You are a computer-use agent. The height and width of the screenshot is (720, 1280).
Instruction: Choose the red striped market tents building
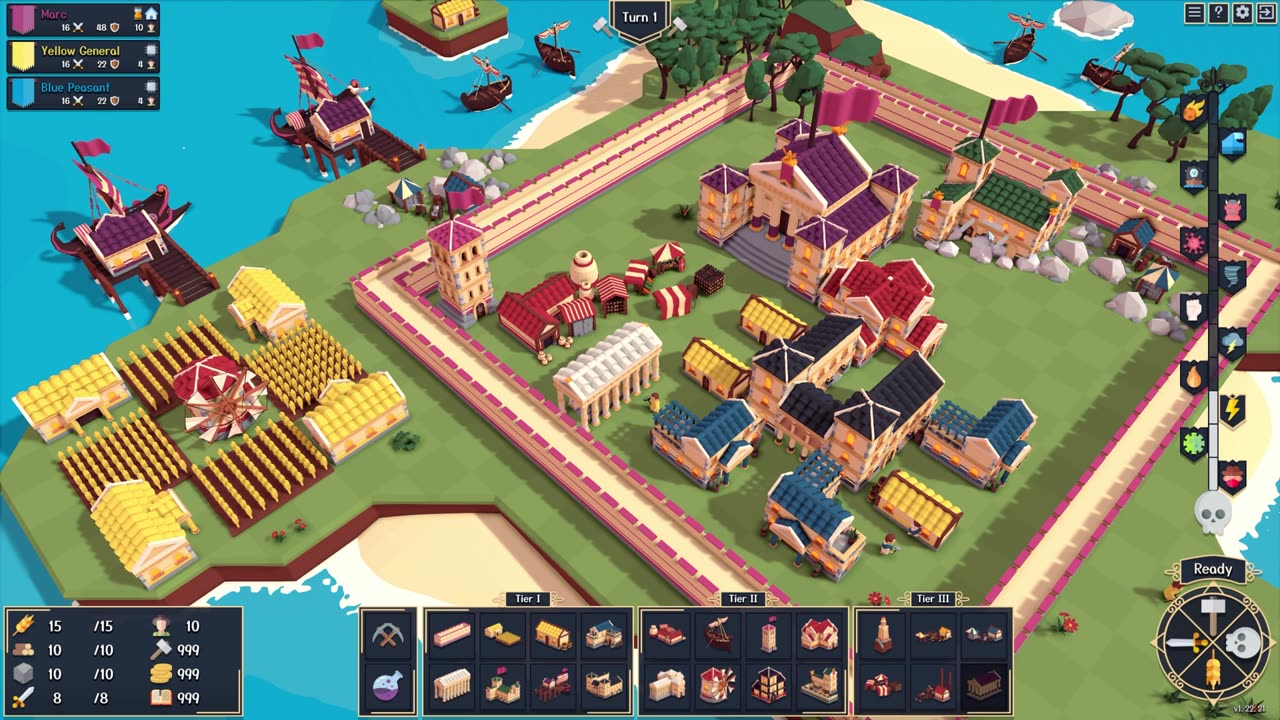coord(883,685)
